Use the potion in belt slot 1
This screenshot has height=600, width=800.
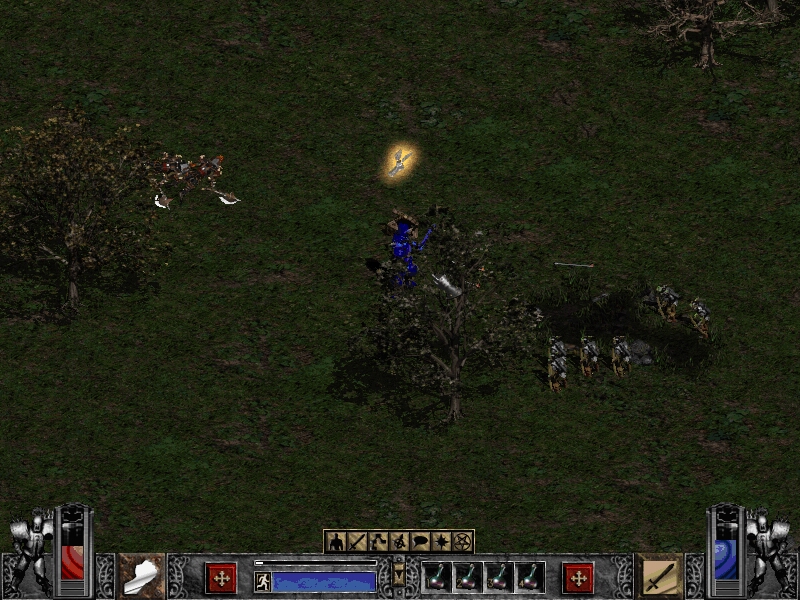(x=437, y=577)
